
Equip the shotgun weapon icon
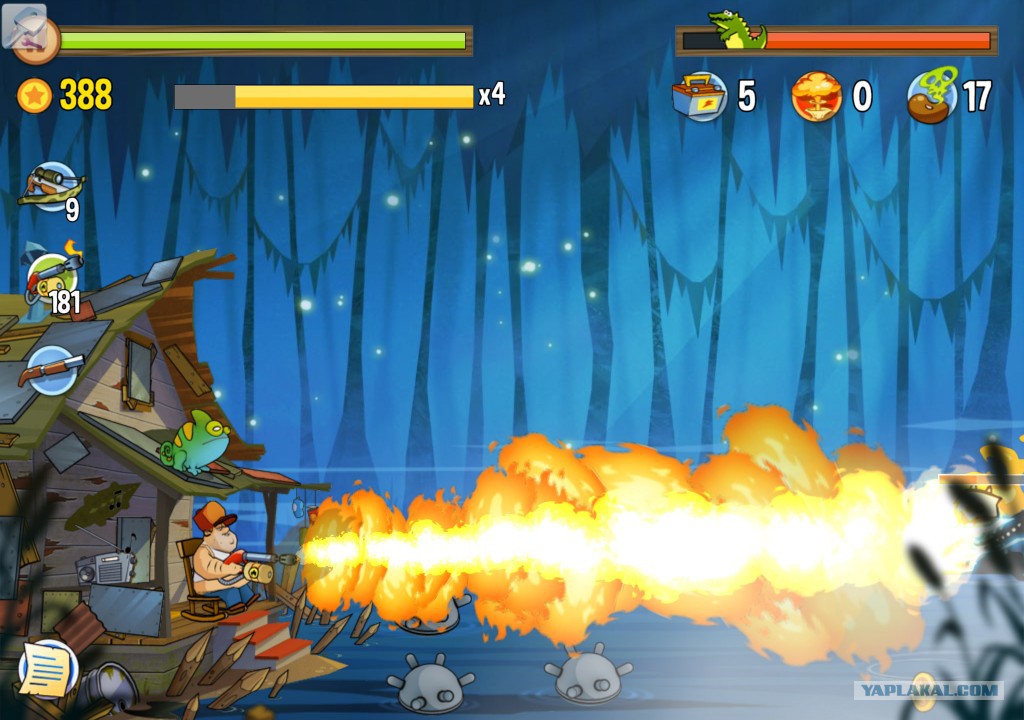50,369
